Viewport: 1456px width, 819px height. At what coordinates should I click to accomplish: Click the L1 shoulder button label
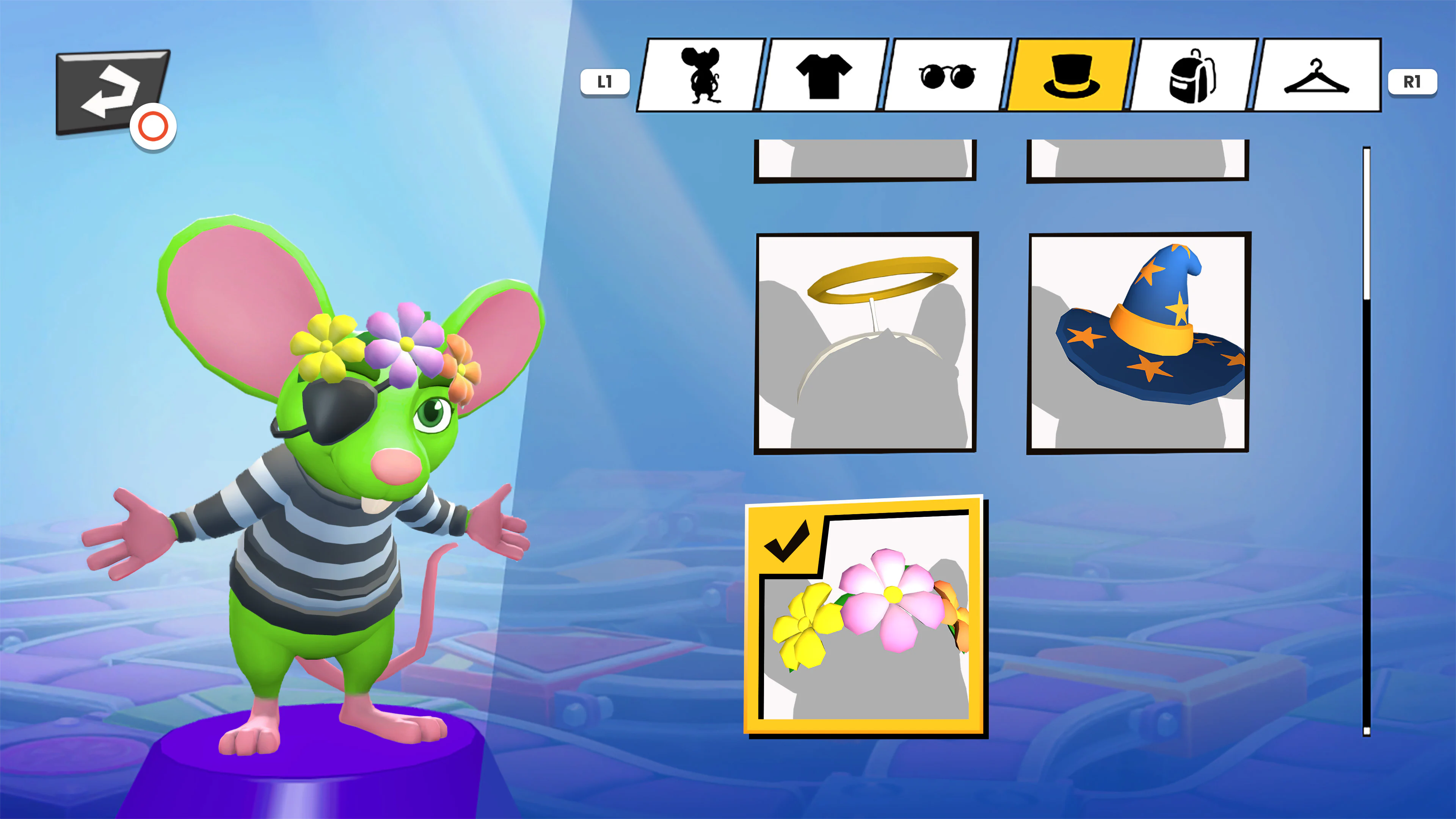[x=606, y=82]
